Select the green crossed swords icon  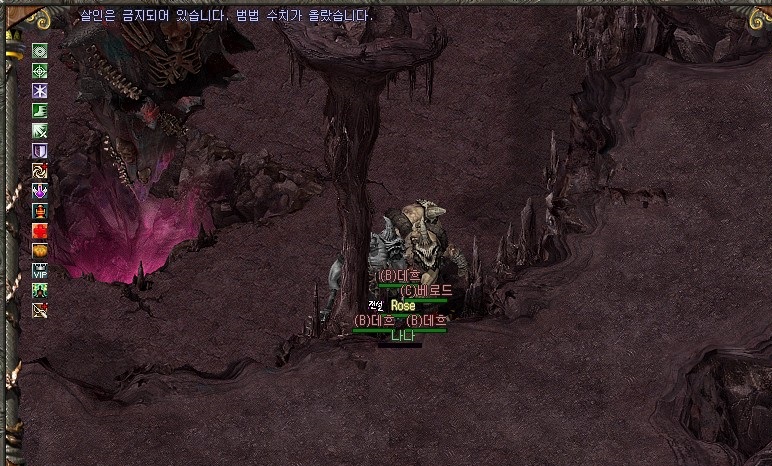[40, 131]
